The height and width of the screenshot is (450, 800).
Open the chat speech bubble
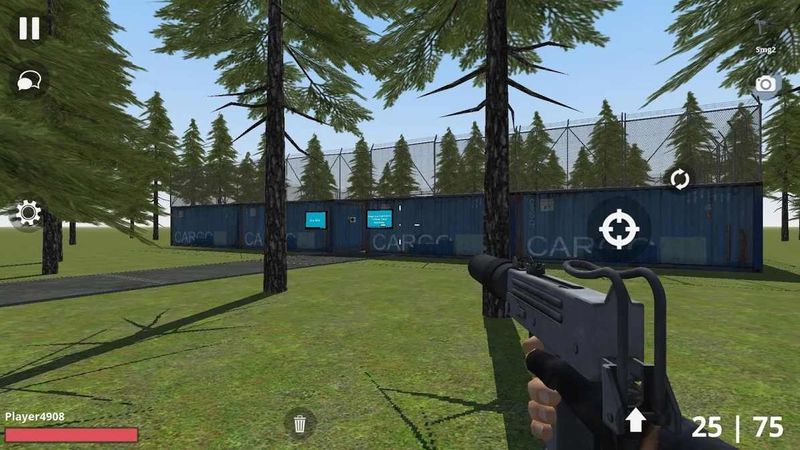coord(28,81)
